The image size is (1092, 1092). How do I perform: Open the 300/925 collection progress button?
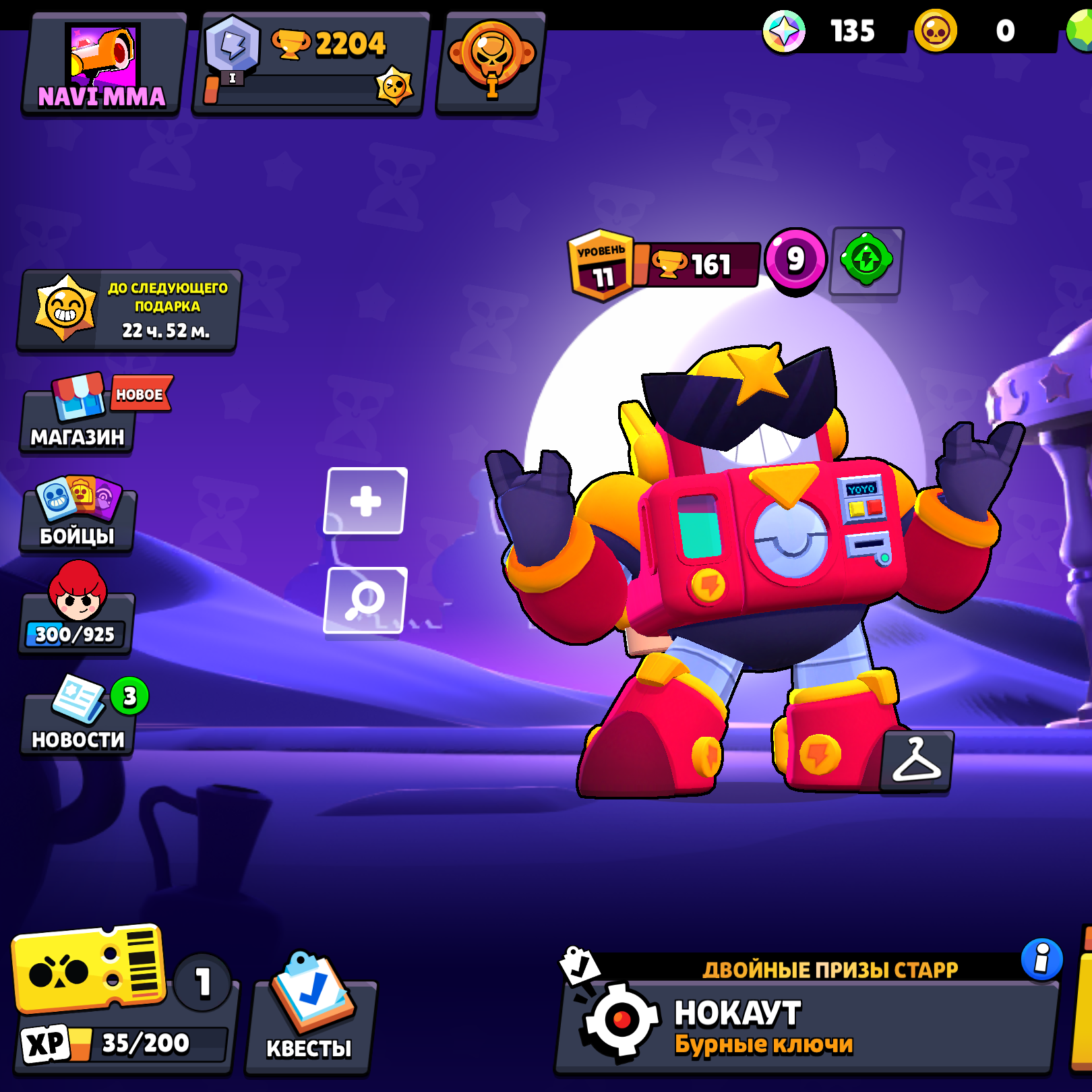[x=76, y=619]
